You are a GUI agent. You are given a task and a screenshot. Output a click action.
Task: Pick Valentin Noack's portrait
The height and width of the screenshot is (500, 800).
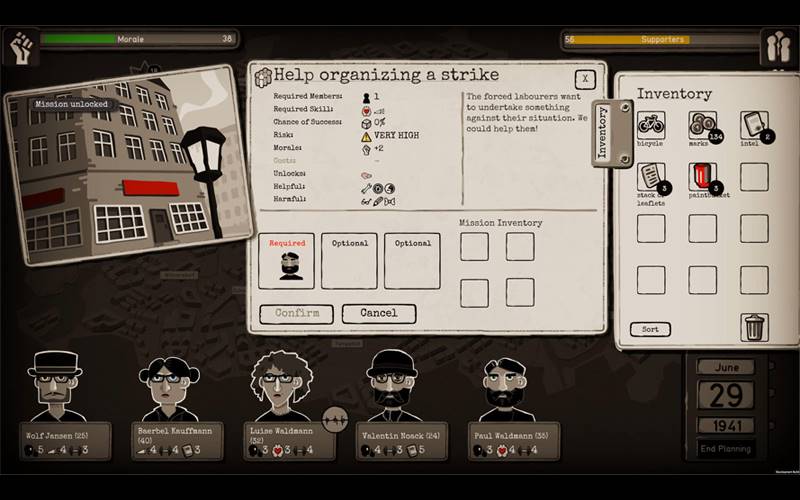click(393, 386)
